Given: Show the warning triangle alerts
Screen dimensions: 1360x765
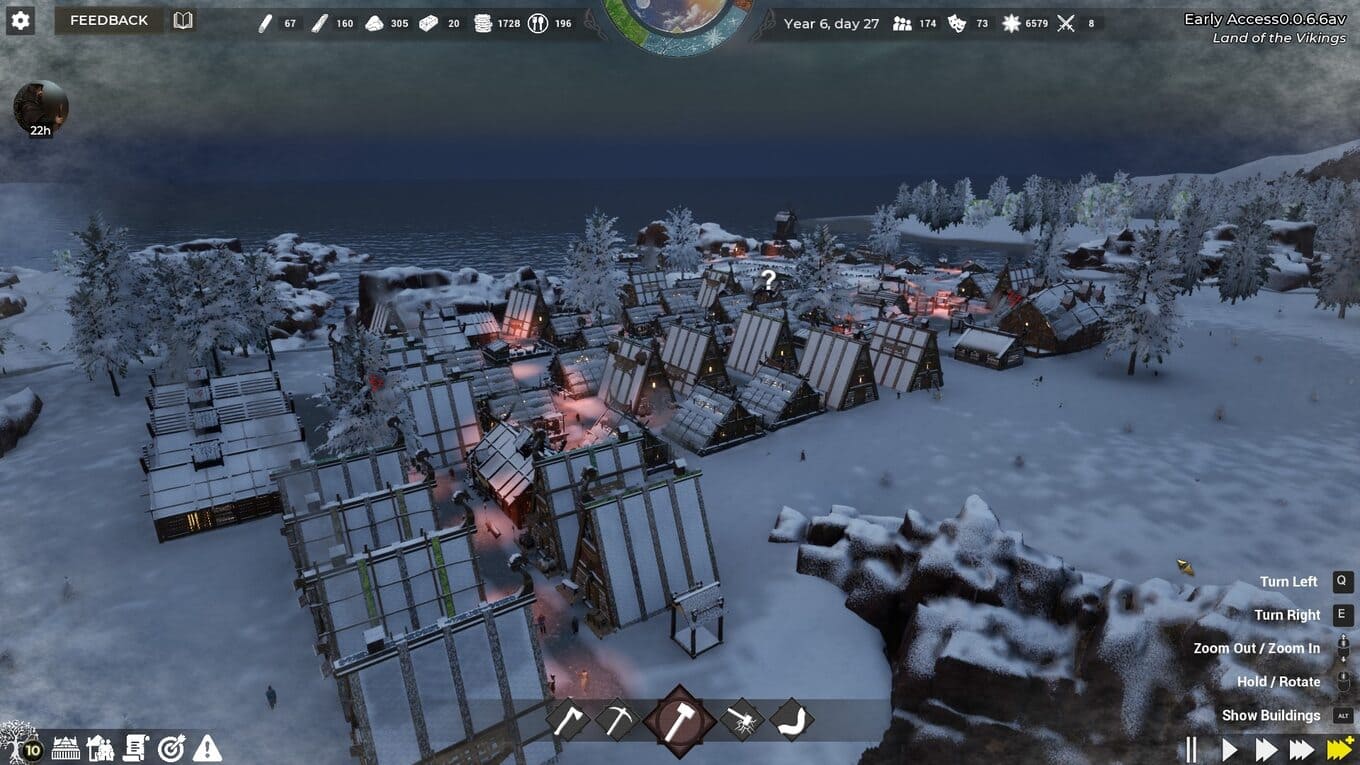Looking at the screenshot, I should [x=207, y=747].
